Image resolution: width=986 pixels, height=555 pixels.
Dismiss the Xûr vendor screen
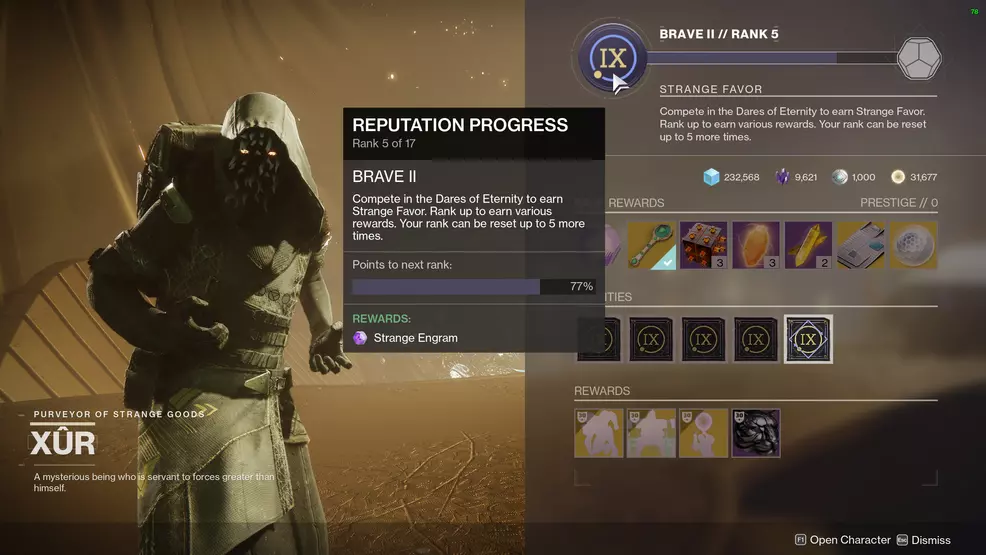923,540
